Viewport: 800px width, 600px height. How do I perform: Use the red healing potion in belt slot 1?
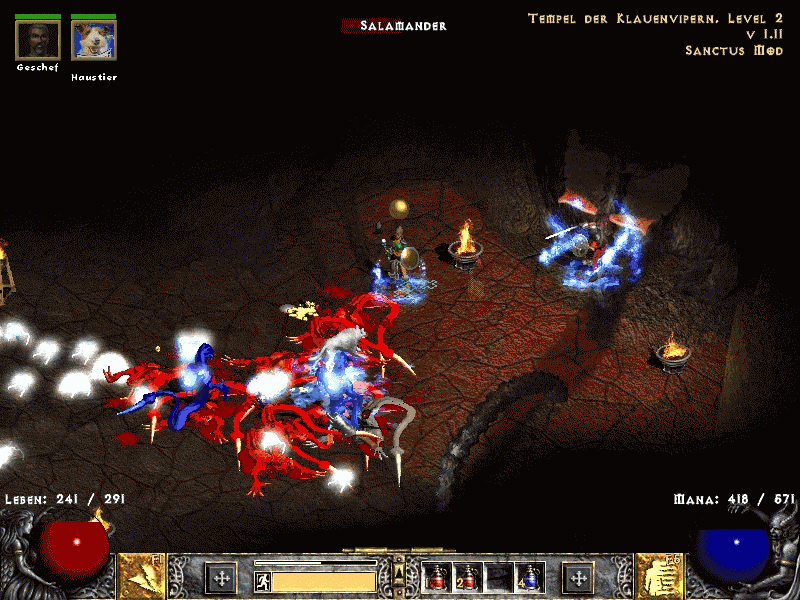tap(437, 577)
